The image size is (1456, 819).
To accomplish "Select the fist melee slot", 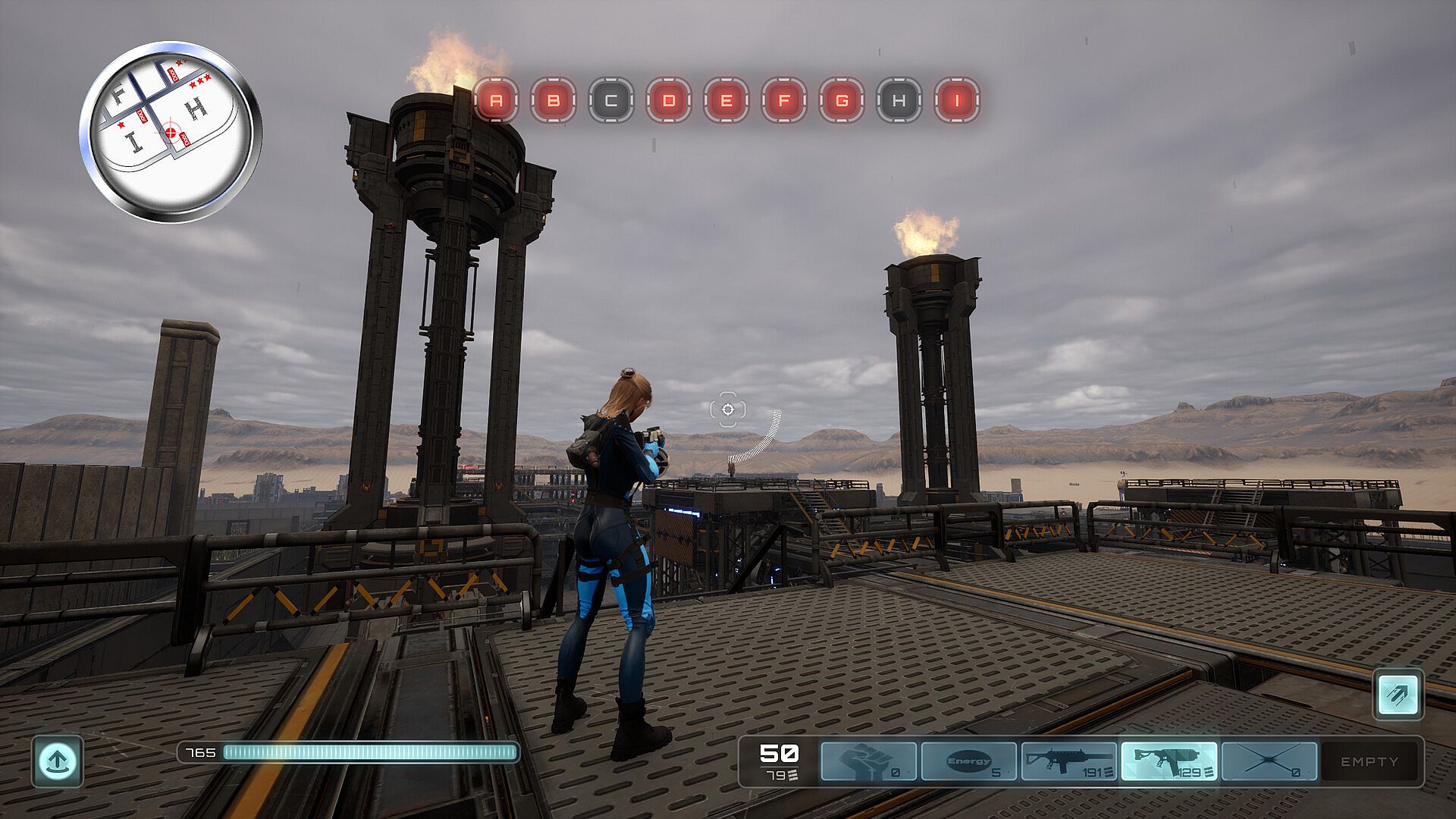I will (868, 761).
